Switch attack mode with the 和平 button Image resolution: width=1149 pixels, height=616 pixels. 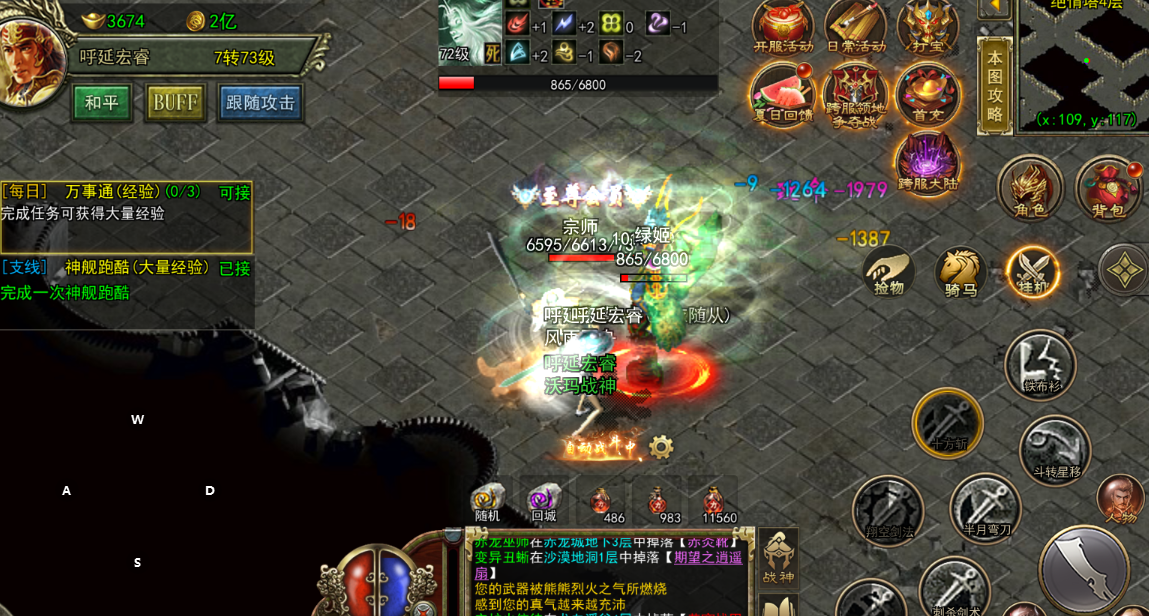coord(102,103)
